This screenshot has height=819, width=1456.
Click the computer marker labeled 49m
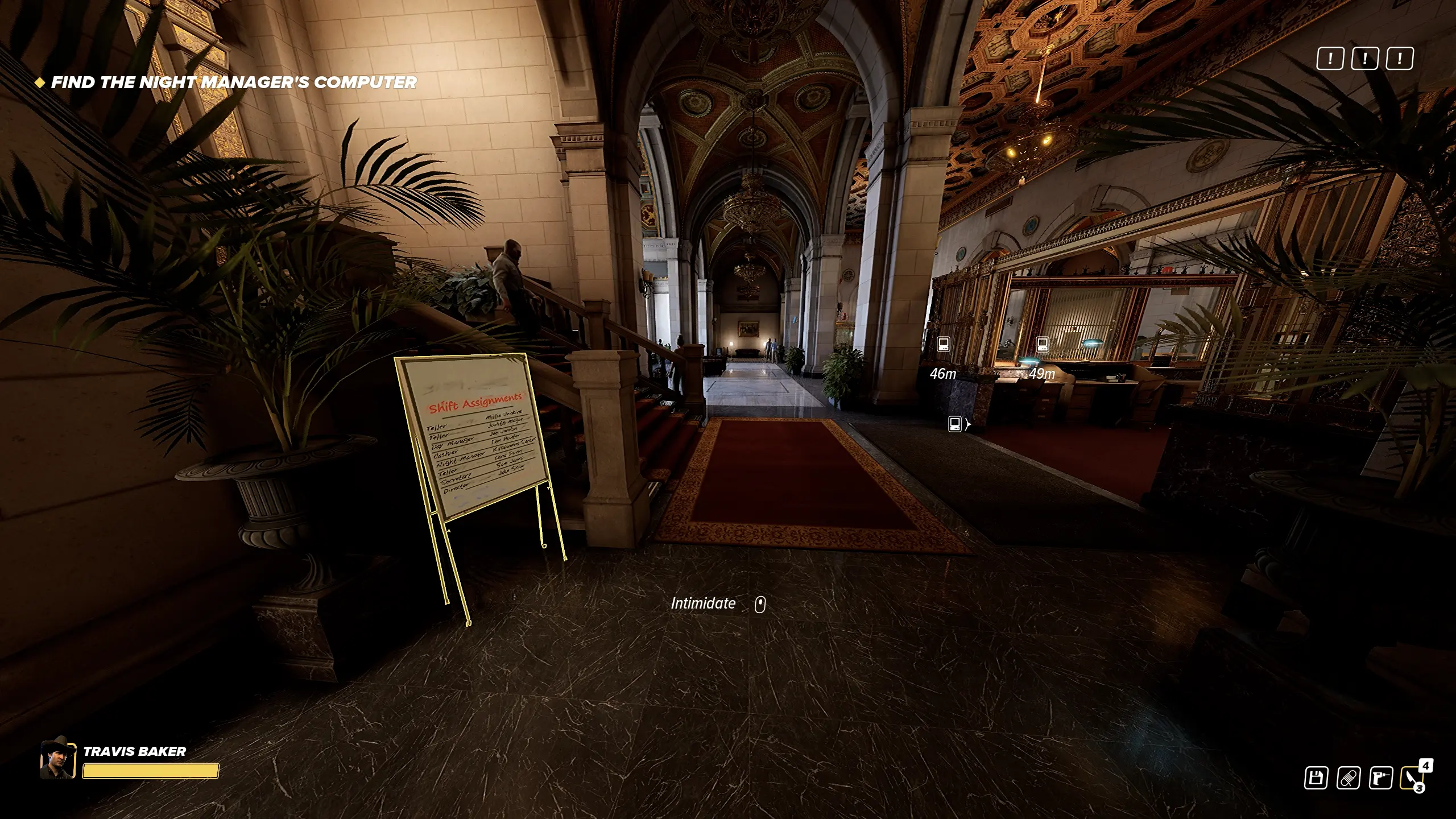[1042, 344]
